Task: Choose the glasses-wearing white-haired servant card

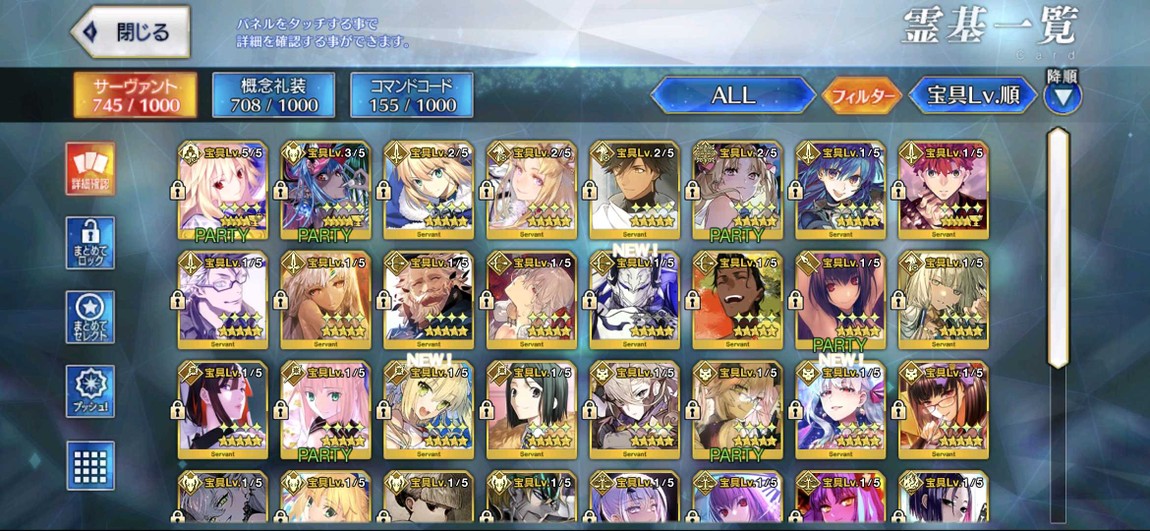Action: 222,300
